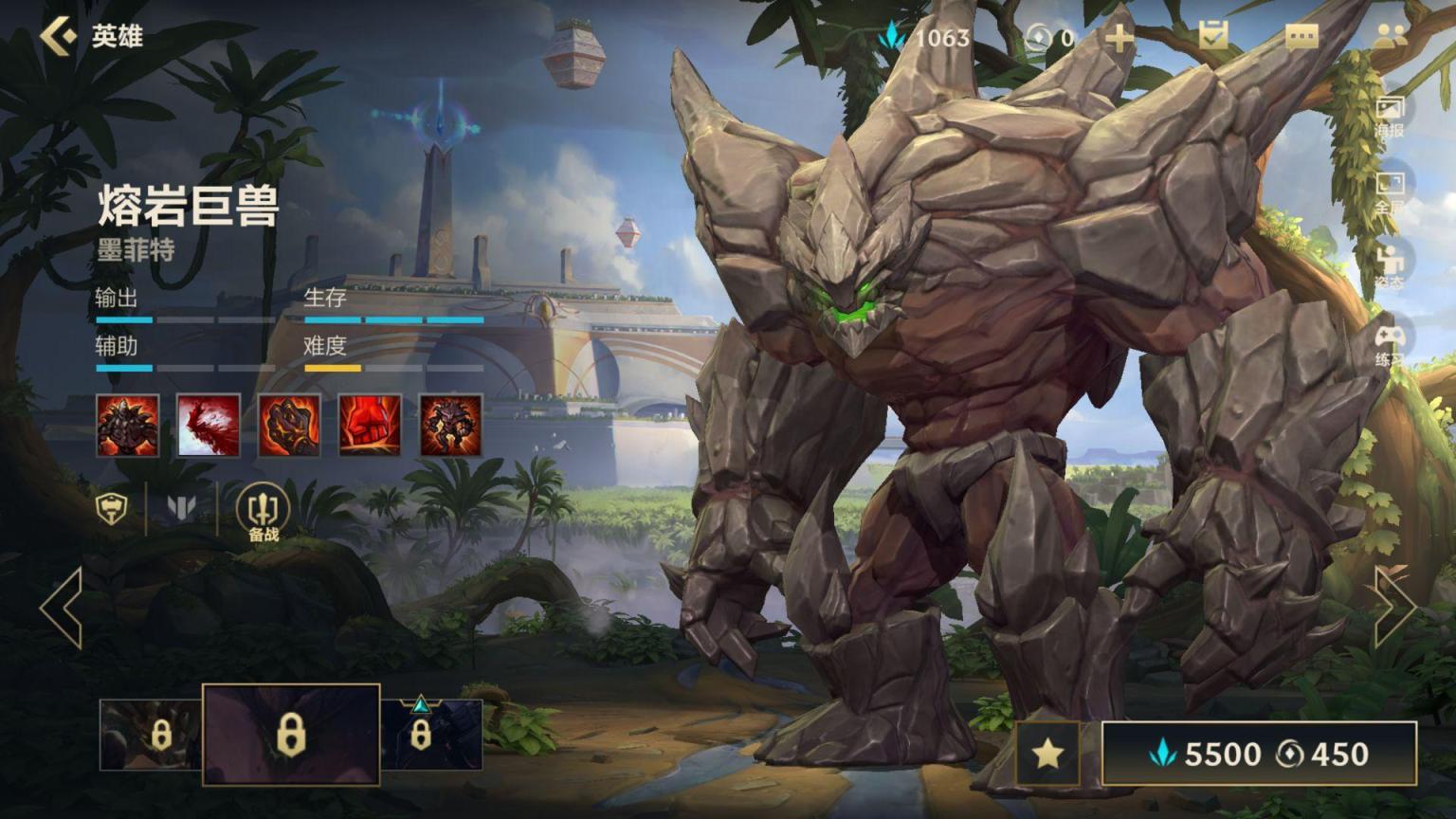Open the clipboard checkmark missions icon
Image resolution: width=1456 pixels, height=819 pixels.
[x=1213, y=37]
